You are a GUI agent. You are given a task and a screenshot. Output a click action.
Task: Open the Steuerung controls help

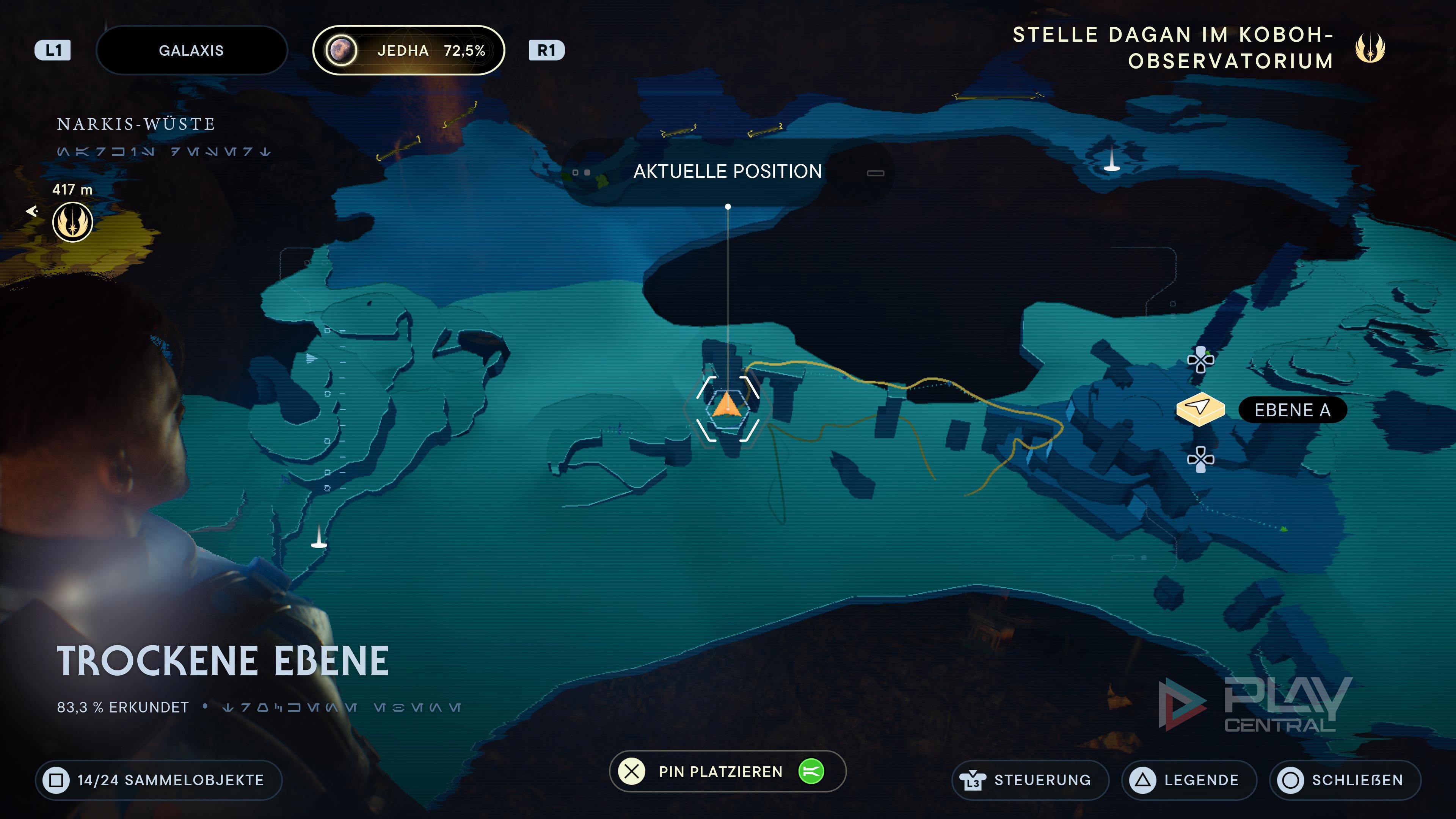coord(1030,780)
